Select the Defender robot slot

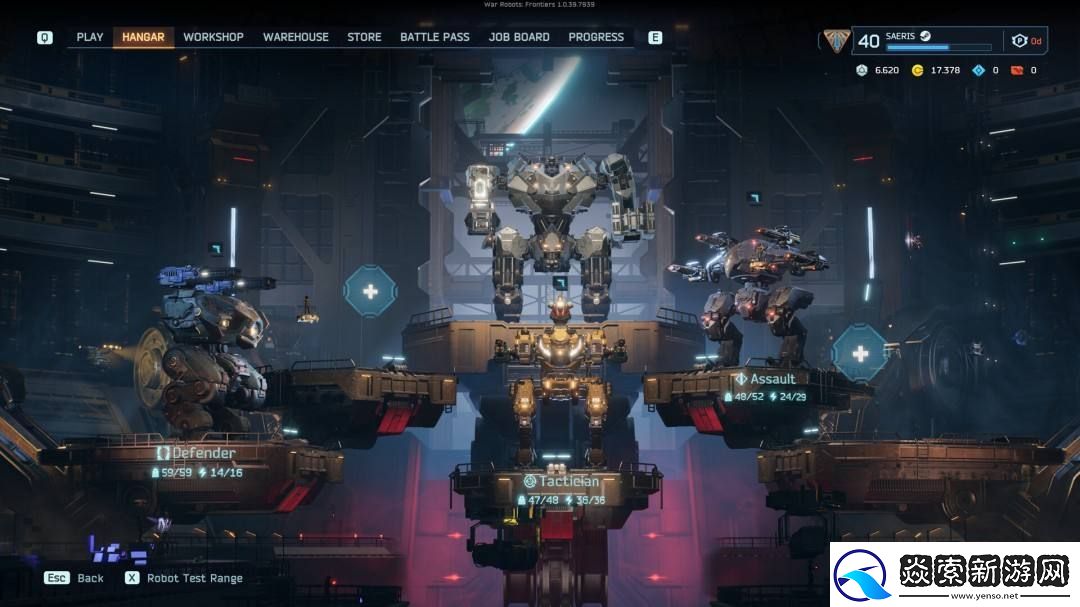[x=197, y=454]
